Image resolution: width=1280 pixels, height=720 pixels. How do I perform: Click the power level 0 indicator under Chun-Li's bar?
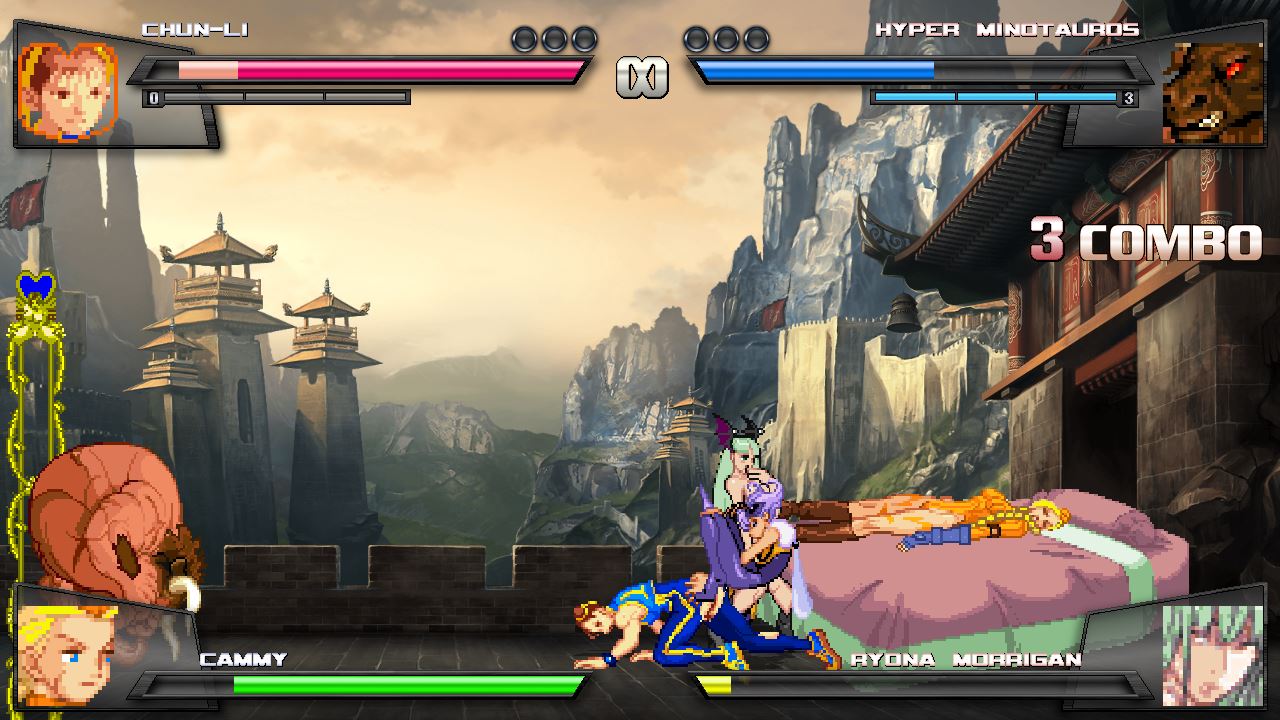(151, 97)
